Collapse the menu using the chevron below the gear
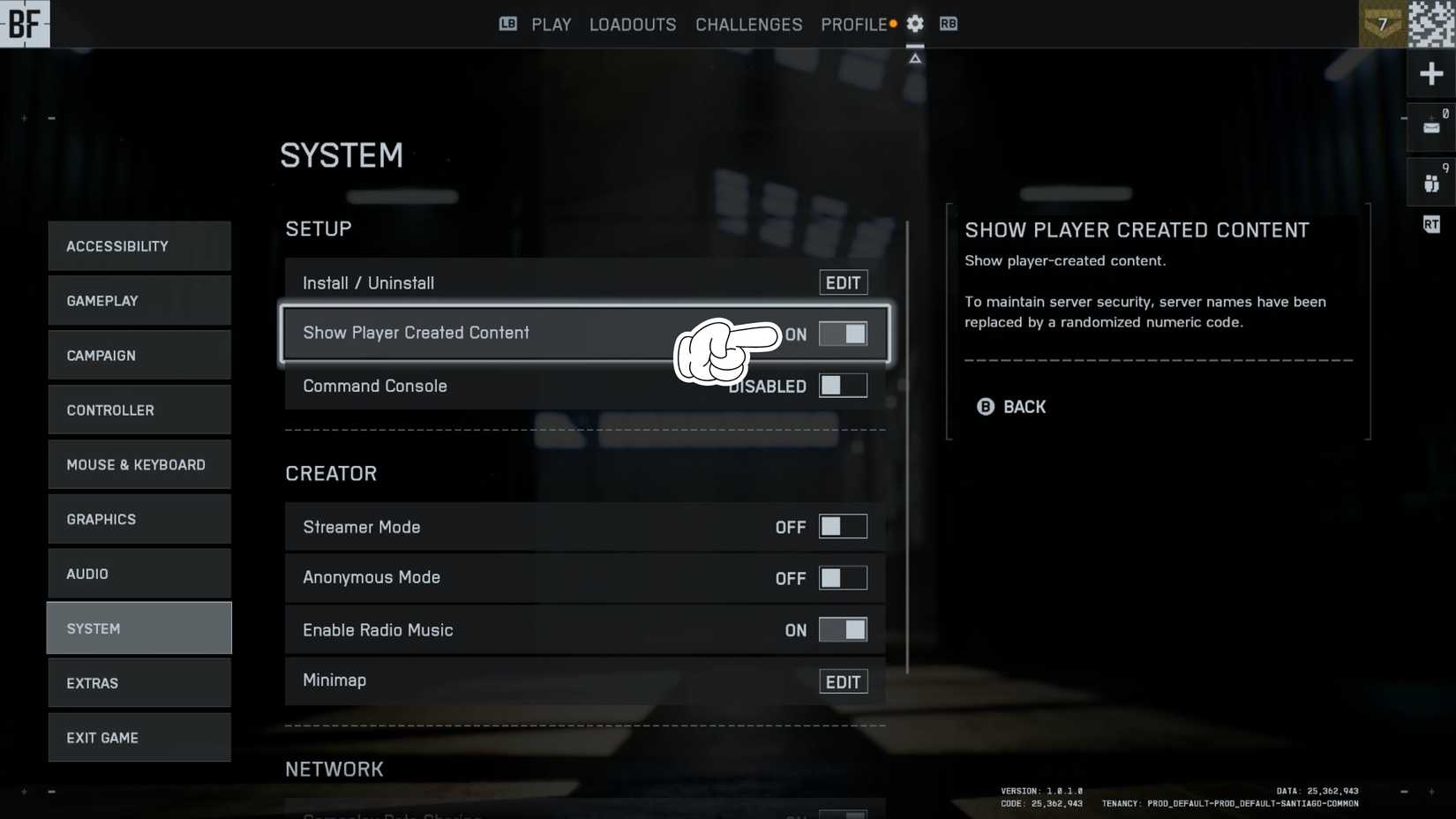Screen dimensions: 1456x819 [915, 56]
